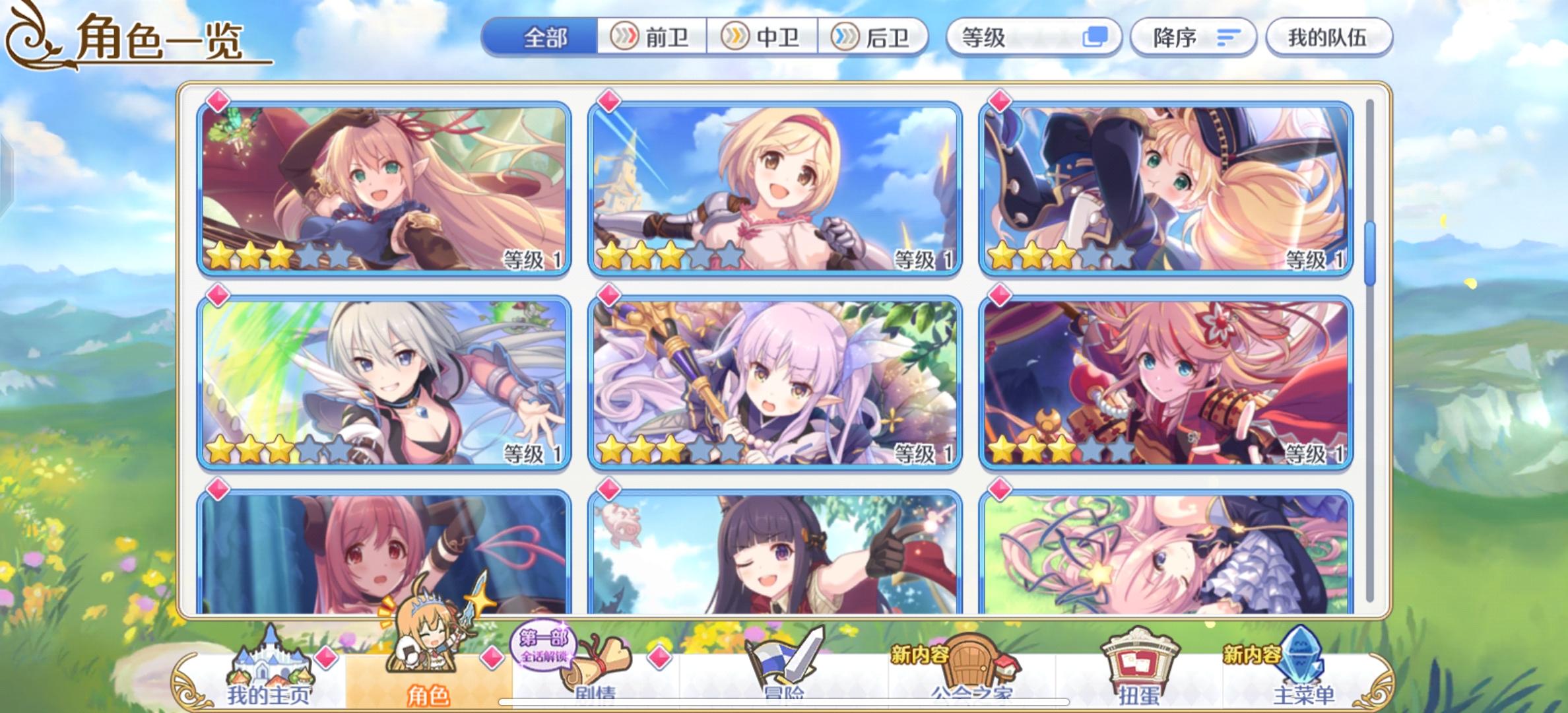Open the 我的主页 home screen icon
Image resolution: width=1568 pixels, height=713 pixels.
point(271,667)
